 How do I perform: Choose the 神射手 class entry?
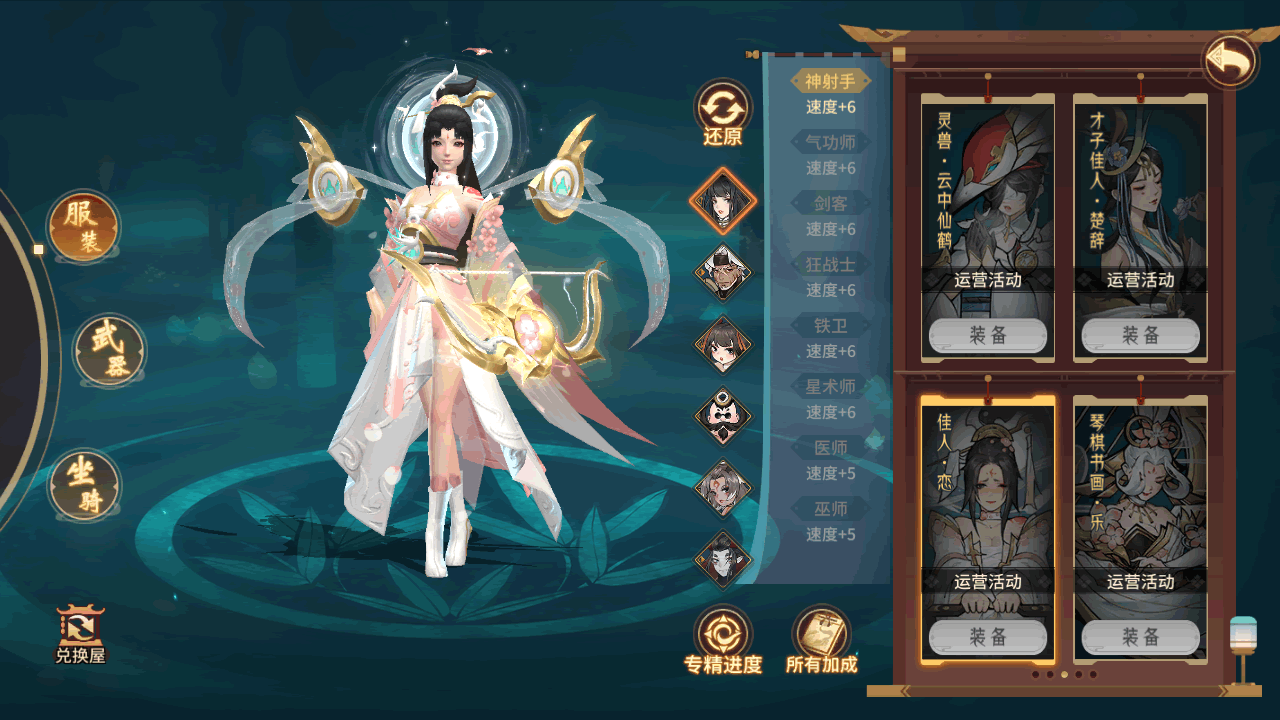pyautogui.click(x=830, y=82)
